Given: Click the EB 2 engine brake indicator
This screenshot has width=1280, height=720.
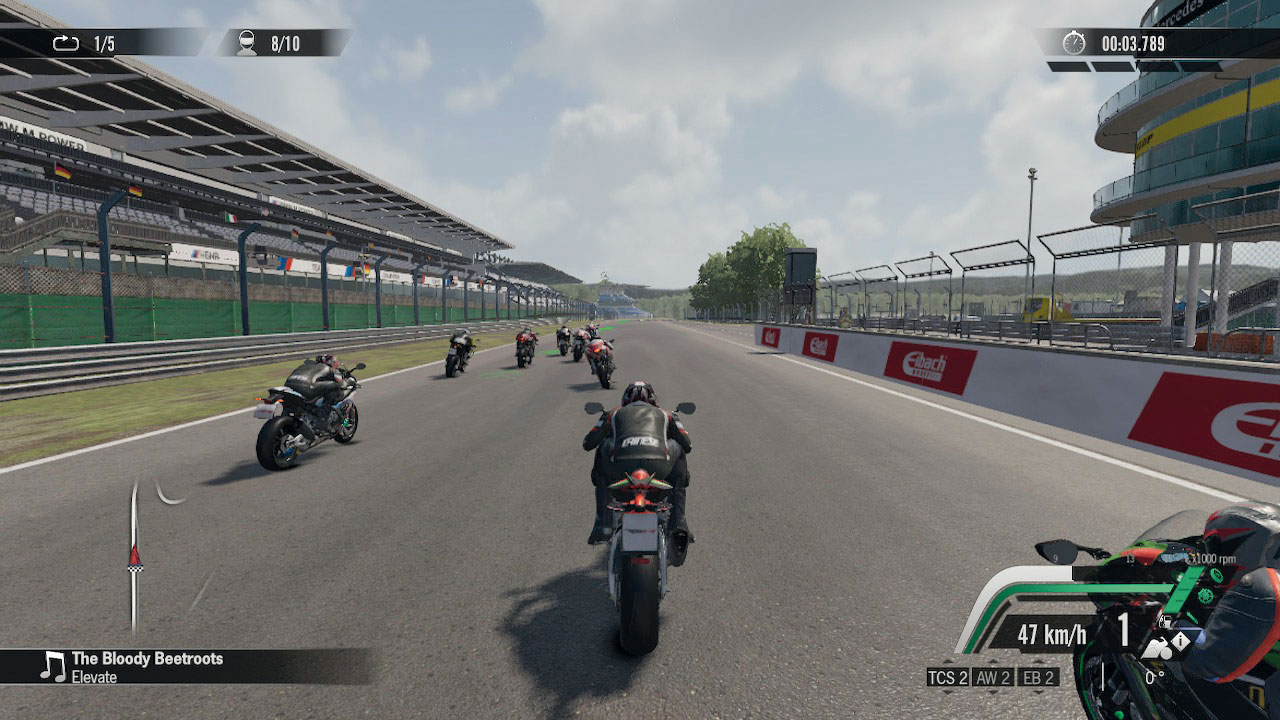Looking at the screenshot, I should pos(1038,677).
